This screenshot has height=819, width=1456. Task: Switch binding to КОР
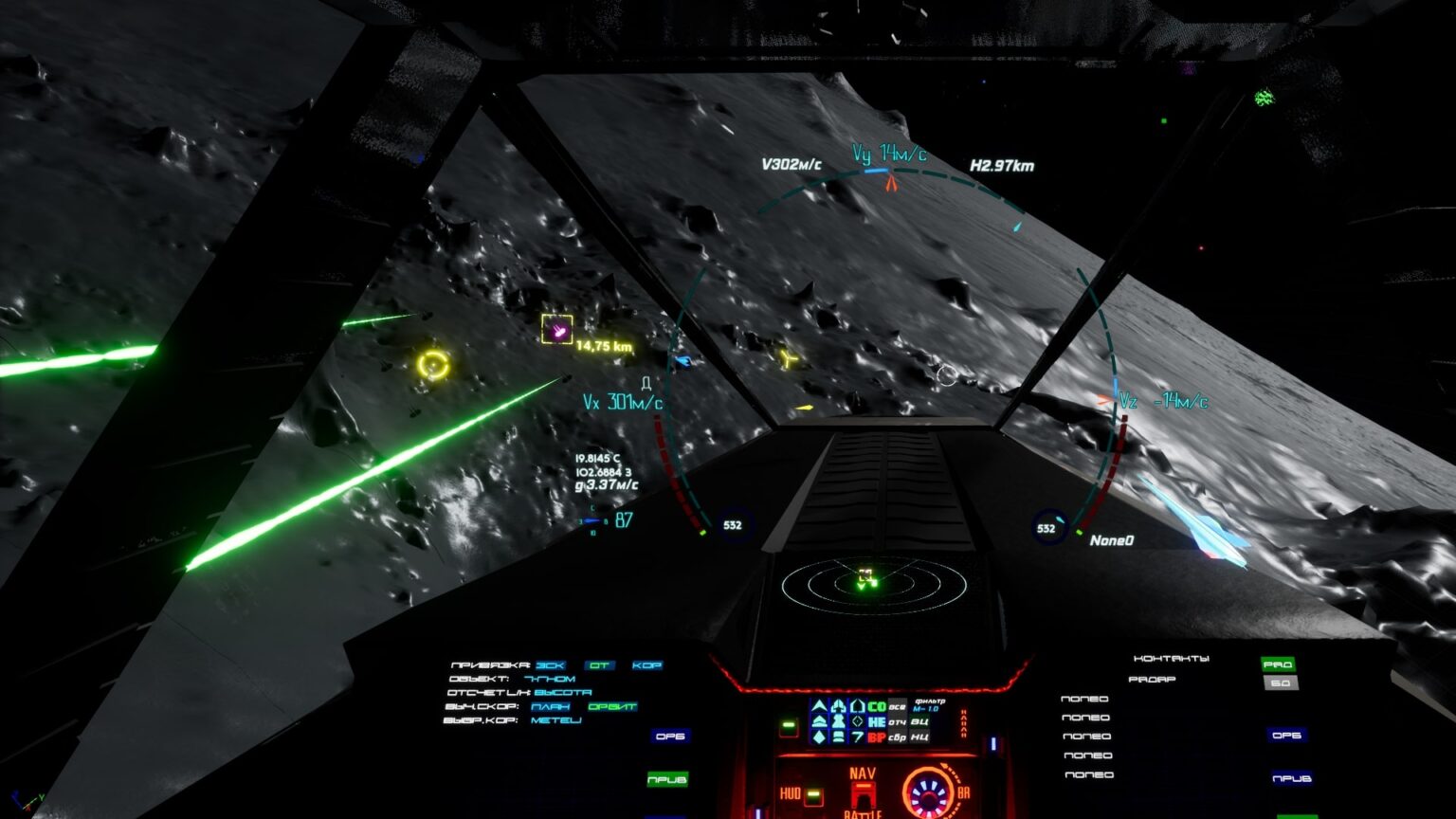tap(646, 665)
